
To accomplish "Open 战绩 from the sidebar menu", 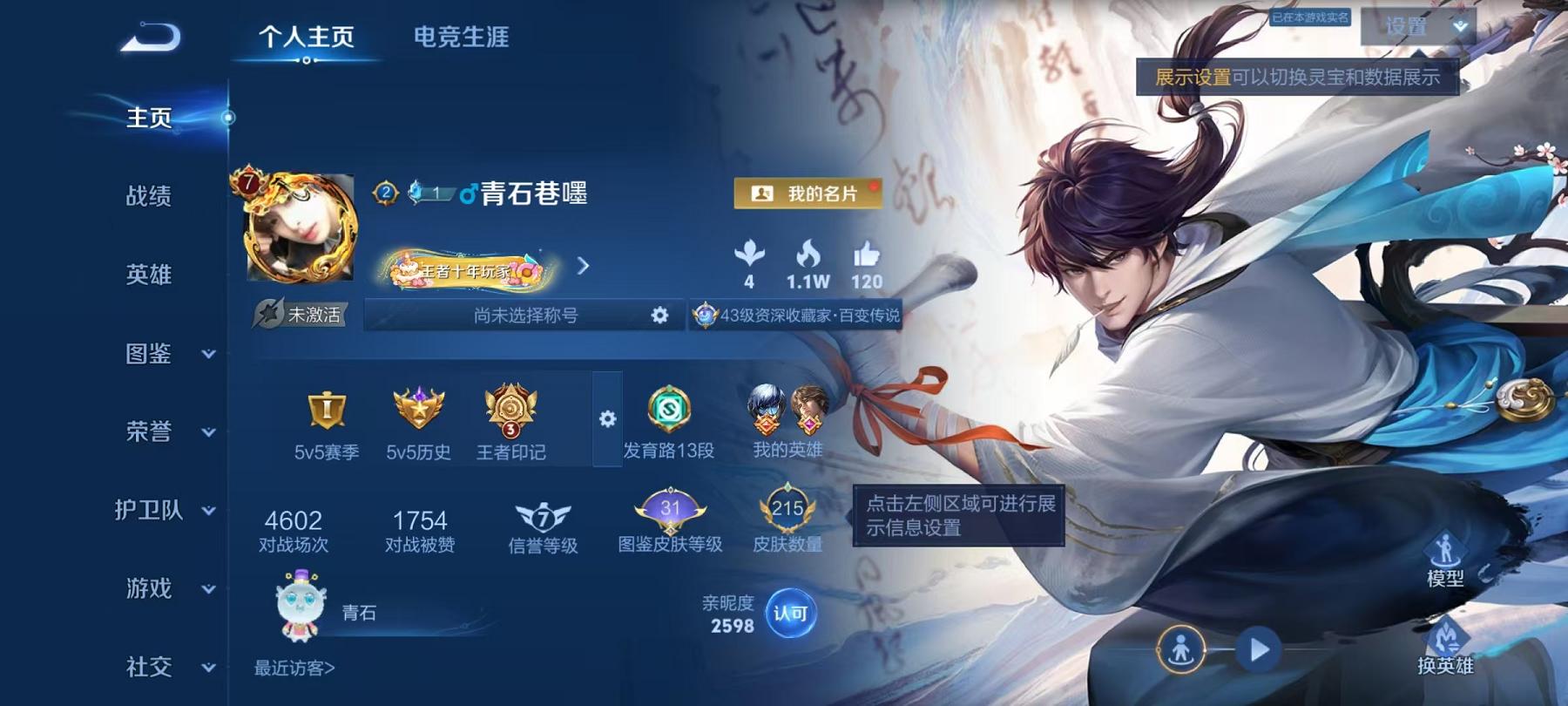I will tap(148, 197).
